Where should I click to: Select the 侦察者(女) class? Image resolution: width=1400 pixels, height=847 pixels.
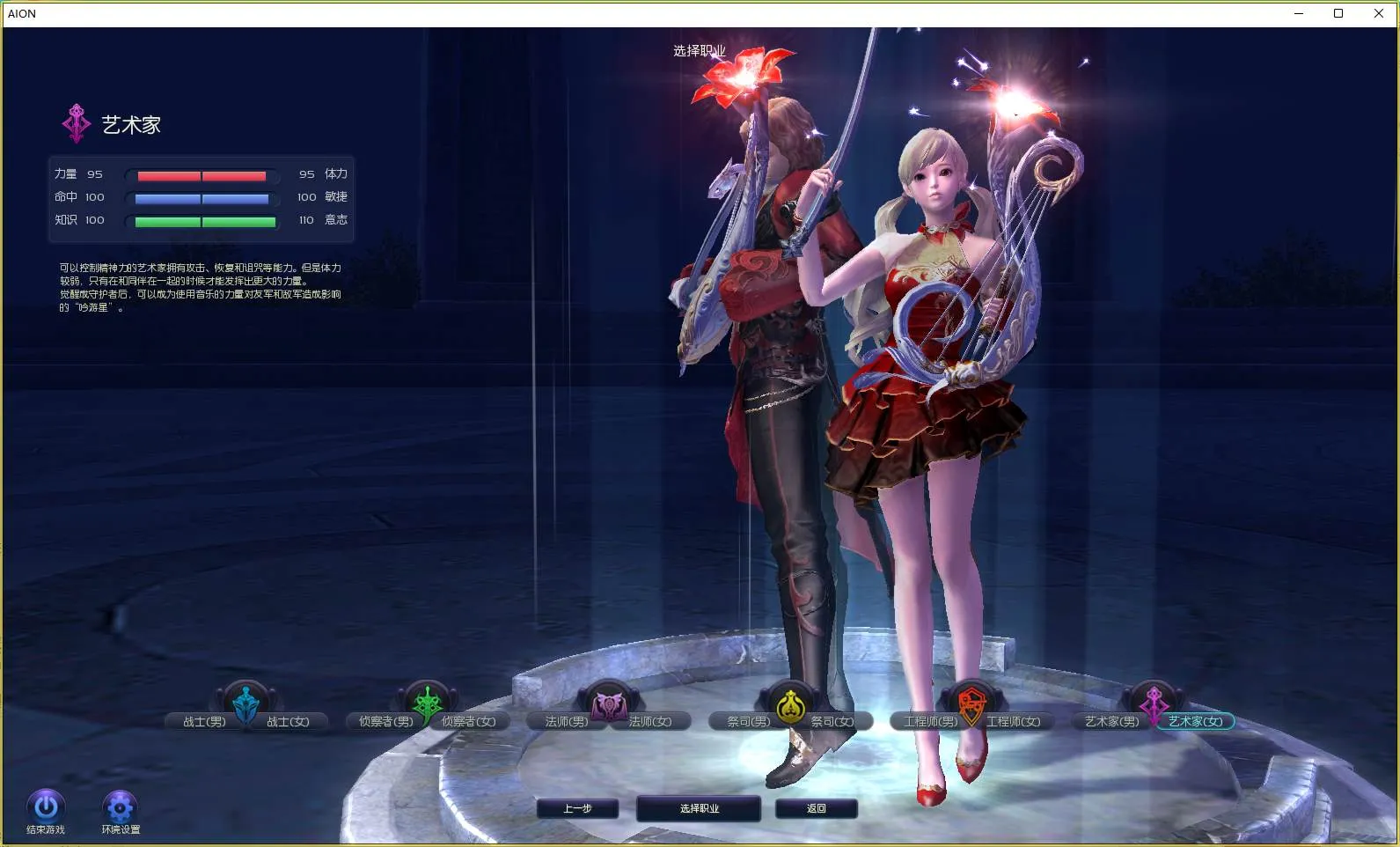(469, 722)
